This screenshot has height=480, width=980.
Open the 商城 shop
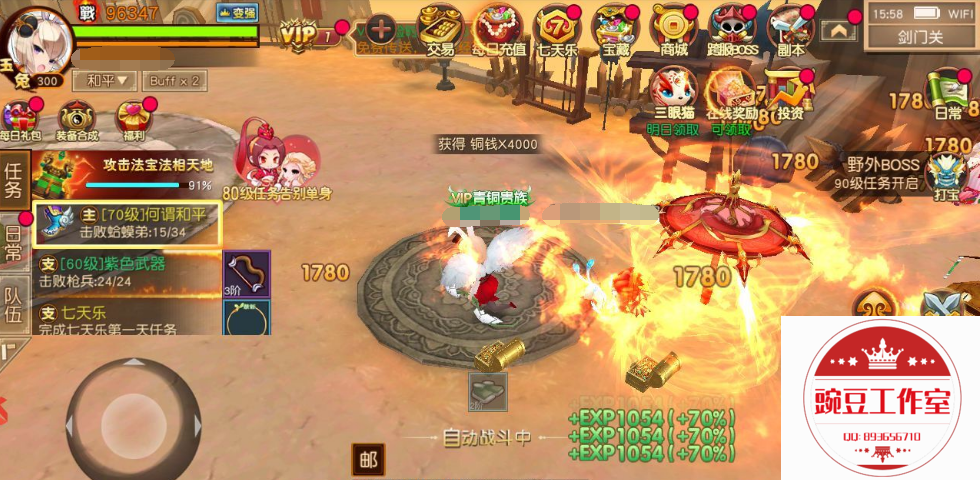click(x=674, y=27)
